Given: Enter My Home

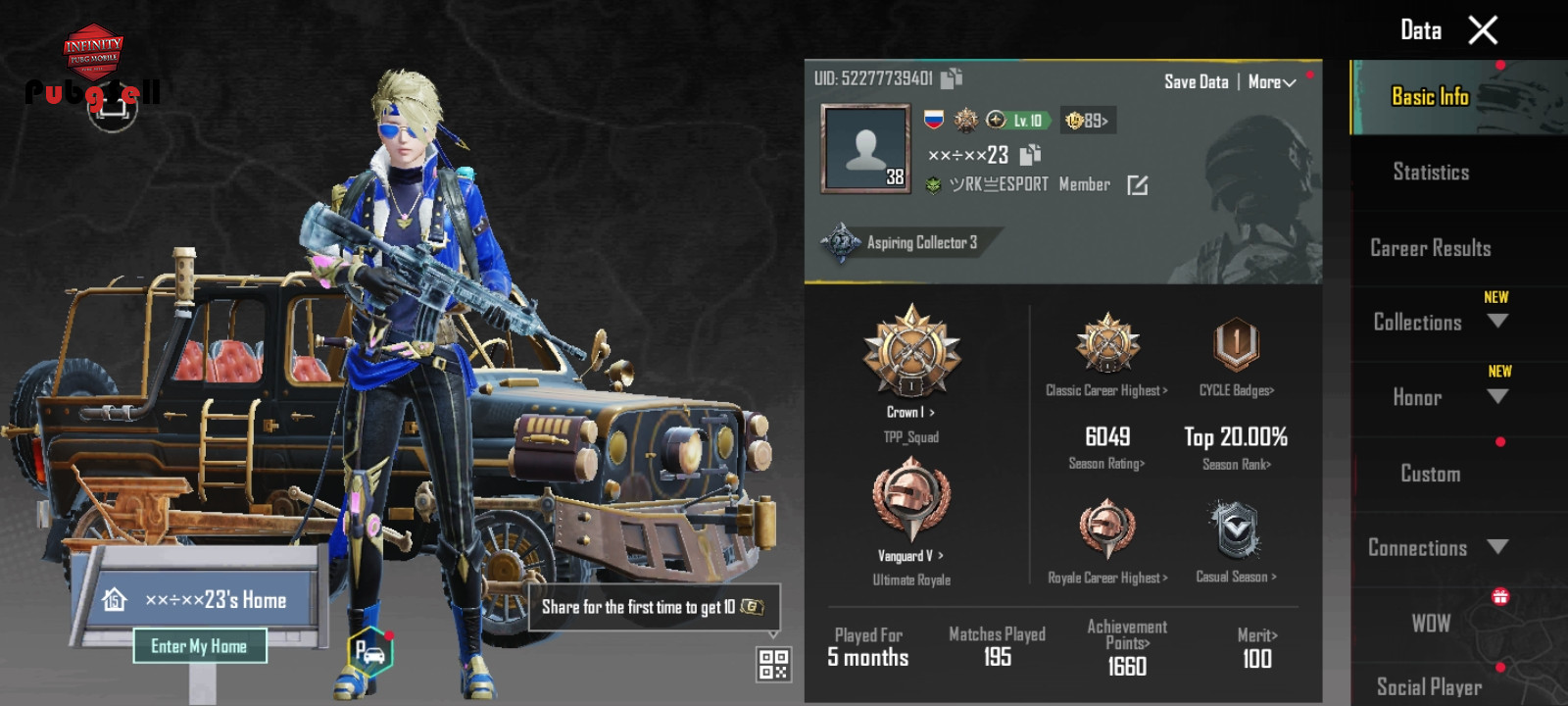Looking at the screenshot, I should 199,646.
